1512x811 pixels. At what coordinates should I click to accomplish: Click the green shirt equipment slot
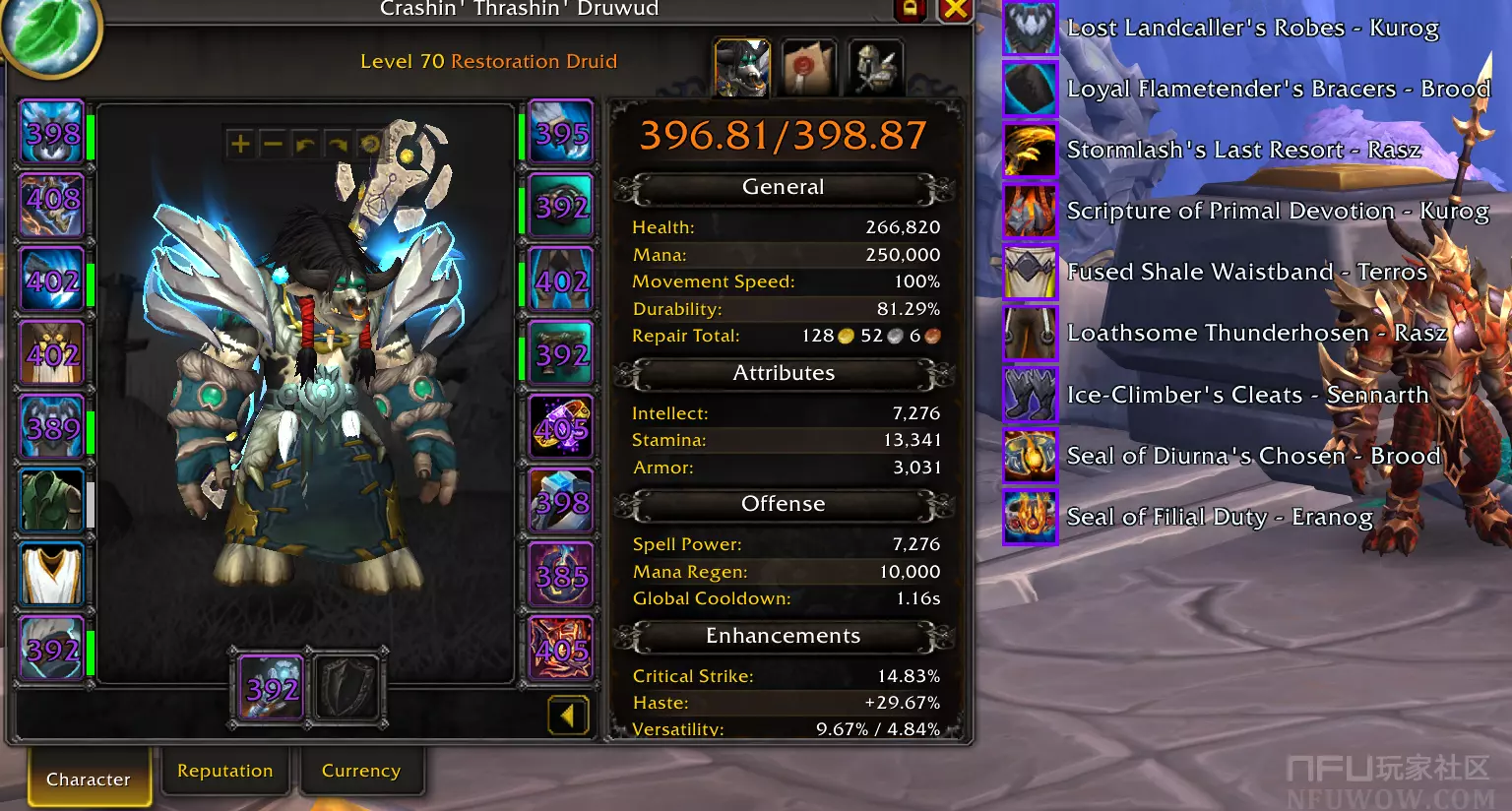pyautogui.click(x=52, y=500)
